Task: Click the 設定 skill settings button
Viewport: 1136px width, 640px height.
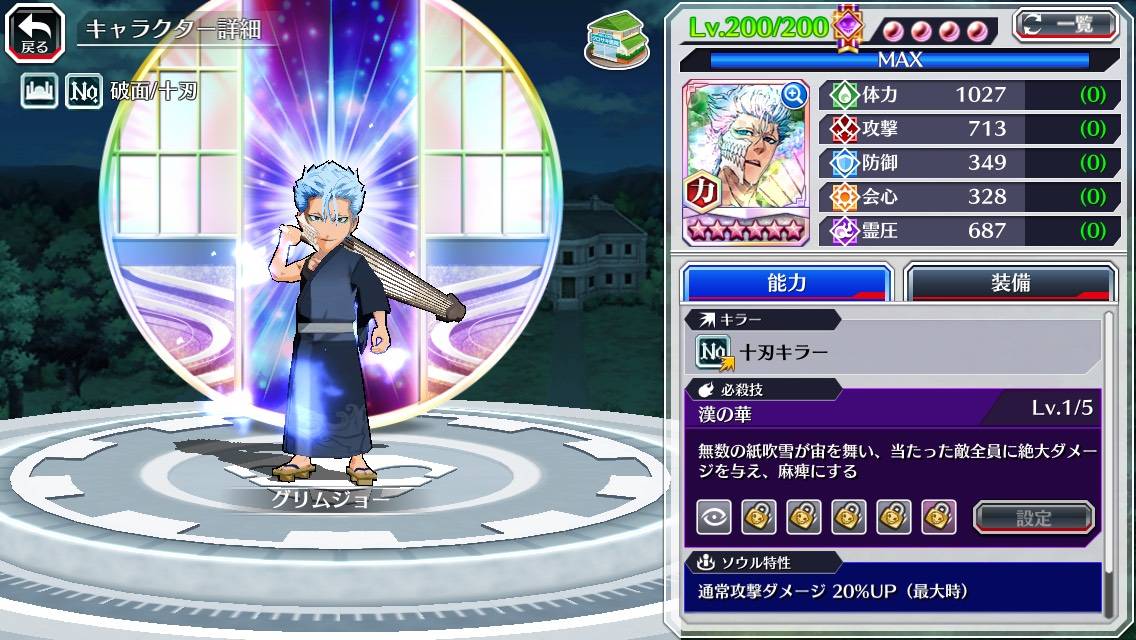Action: 1034,518
